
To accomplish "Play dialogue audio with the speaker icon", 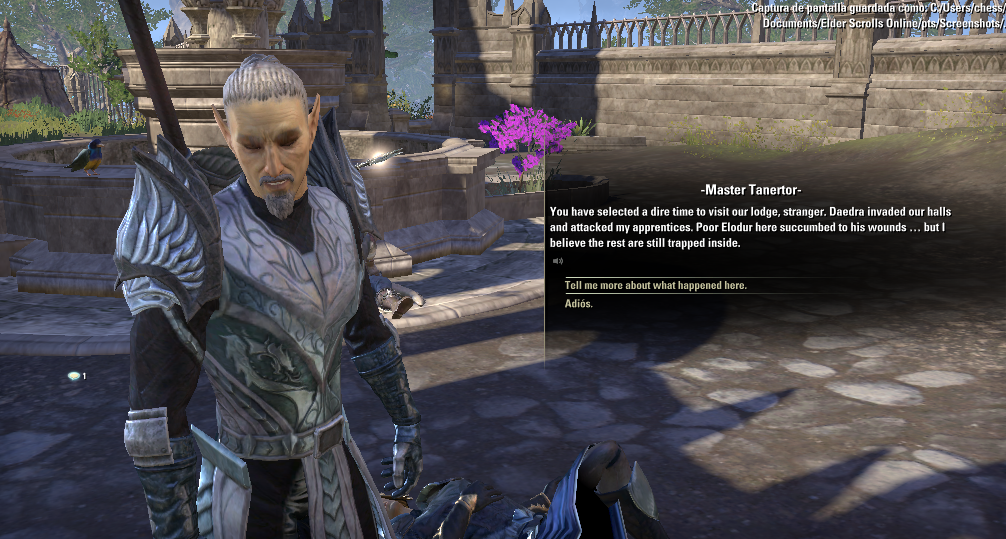I will click(558, 262).
